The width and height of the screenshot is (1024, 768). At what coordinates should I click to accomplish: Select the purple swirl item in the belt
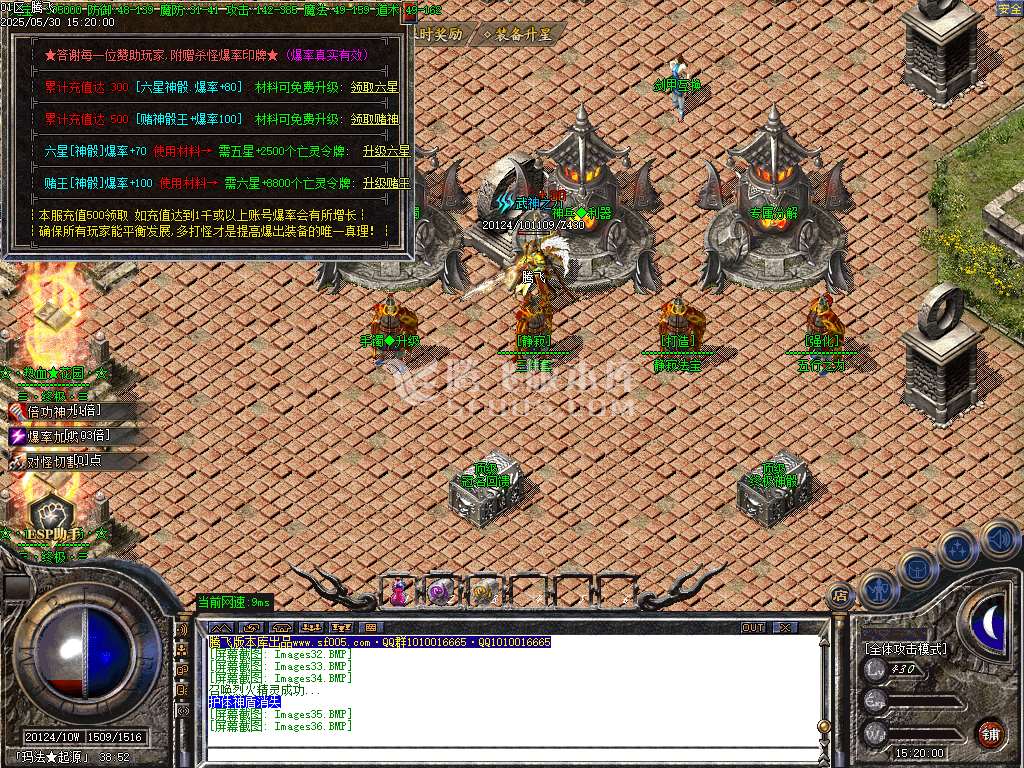tap(439, 593)
